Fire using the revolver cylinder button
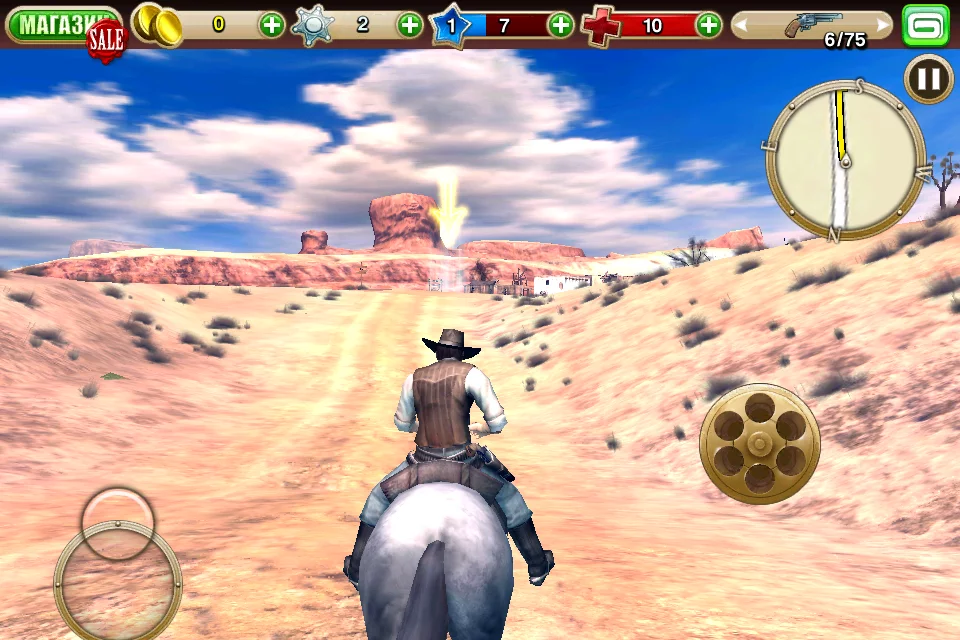This screenshot has width=960, height=640. coord(760,442)
